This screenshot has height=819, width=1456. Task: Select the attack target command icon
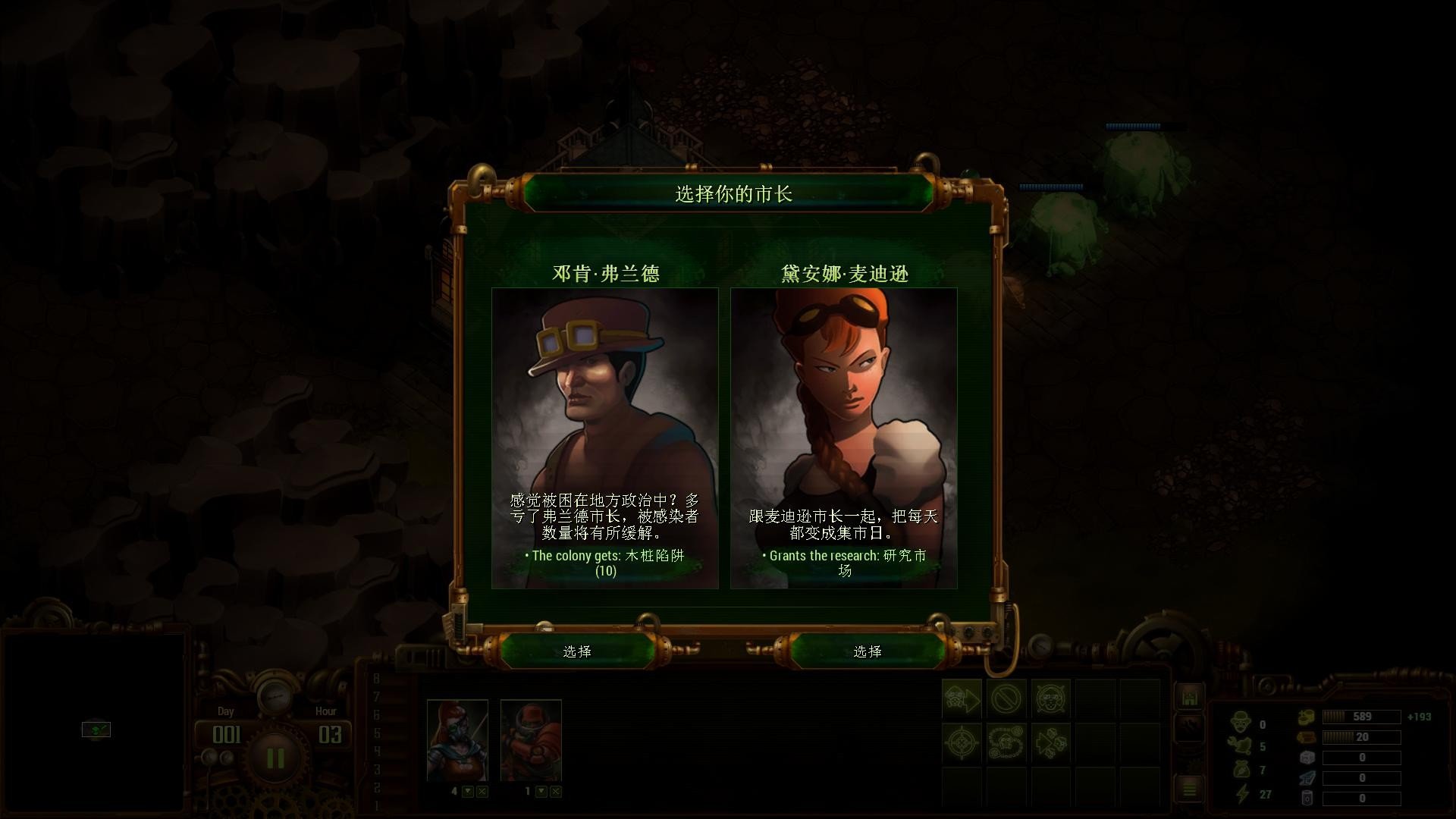coord(962,742)
